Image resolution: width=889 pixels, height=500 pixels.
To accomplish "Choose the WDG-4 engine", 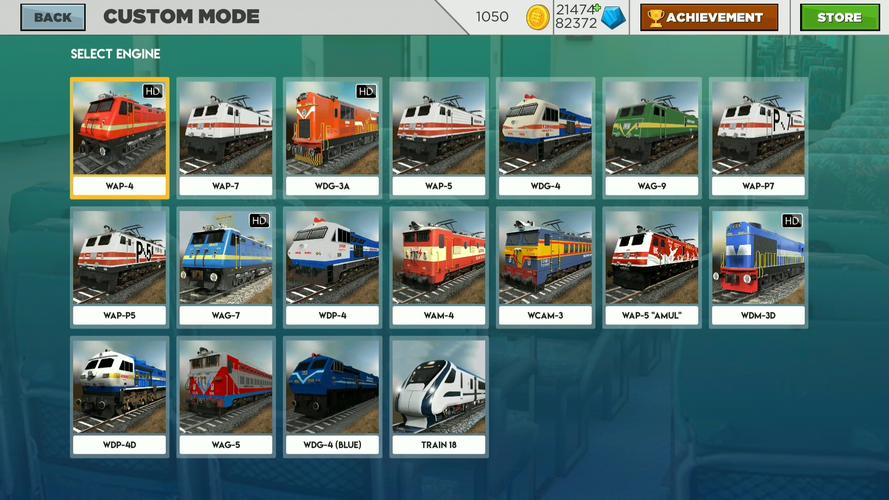I will (x=546, y=138).
